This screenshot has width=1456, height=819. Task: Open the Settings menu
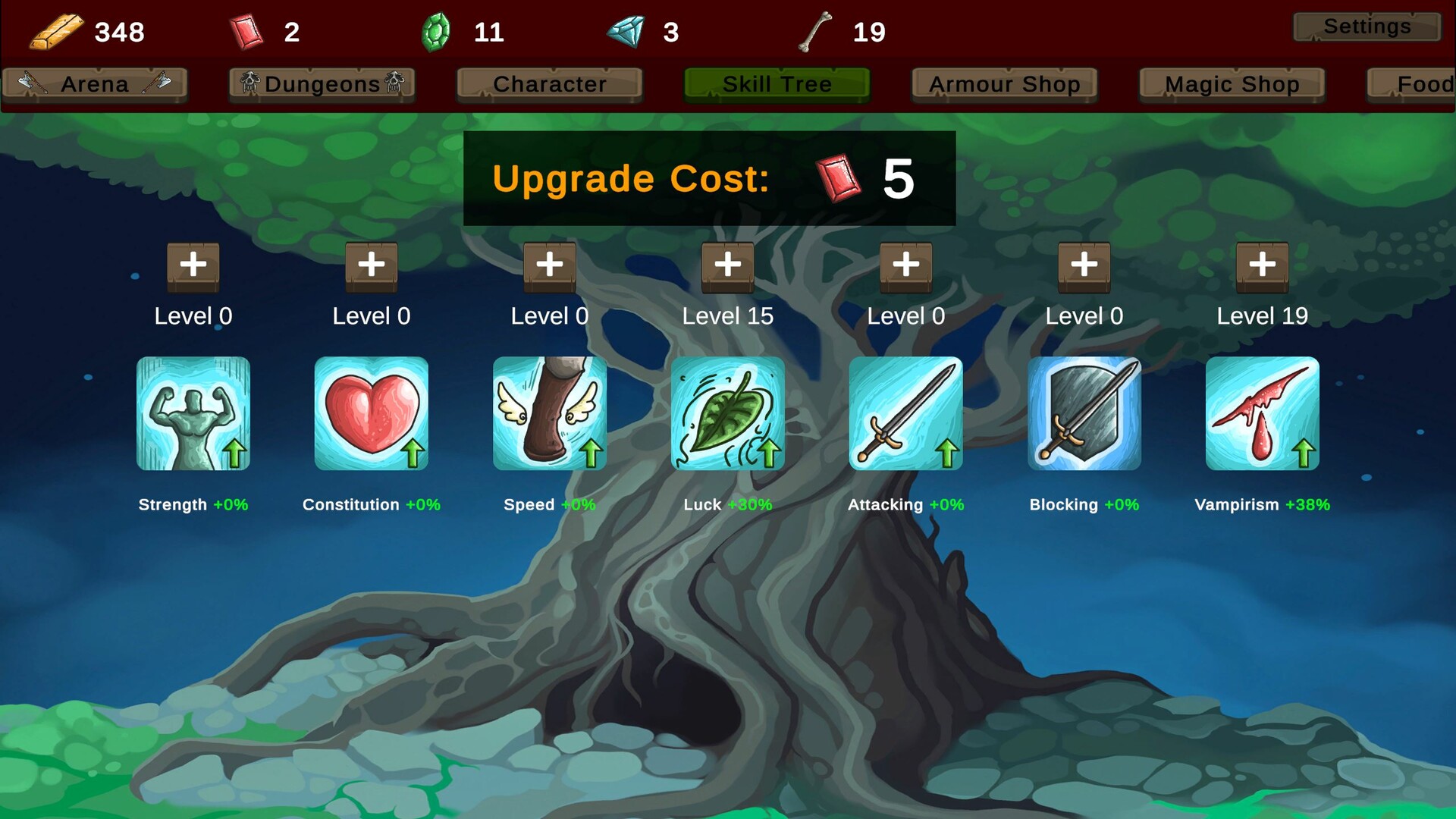pos(1365,27)
